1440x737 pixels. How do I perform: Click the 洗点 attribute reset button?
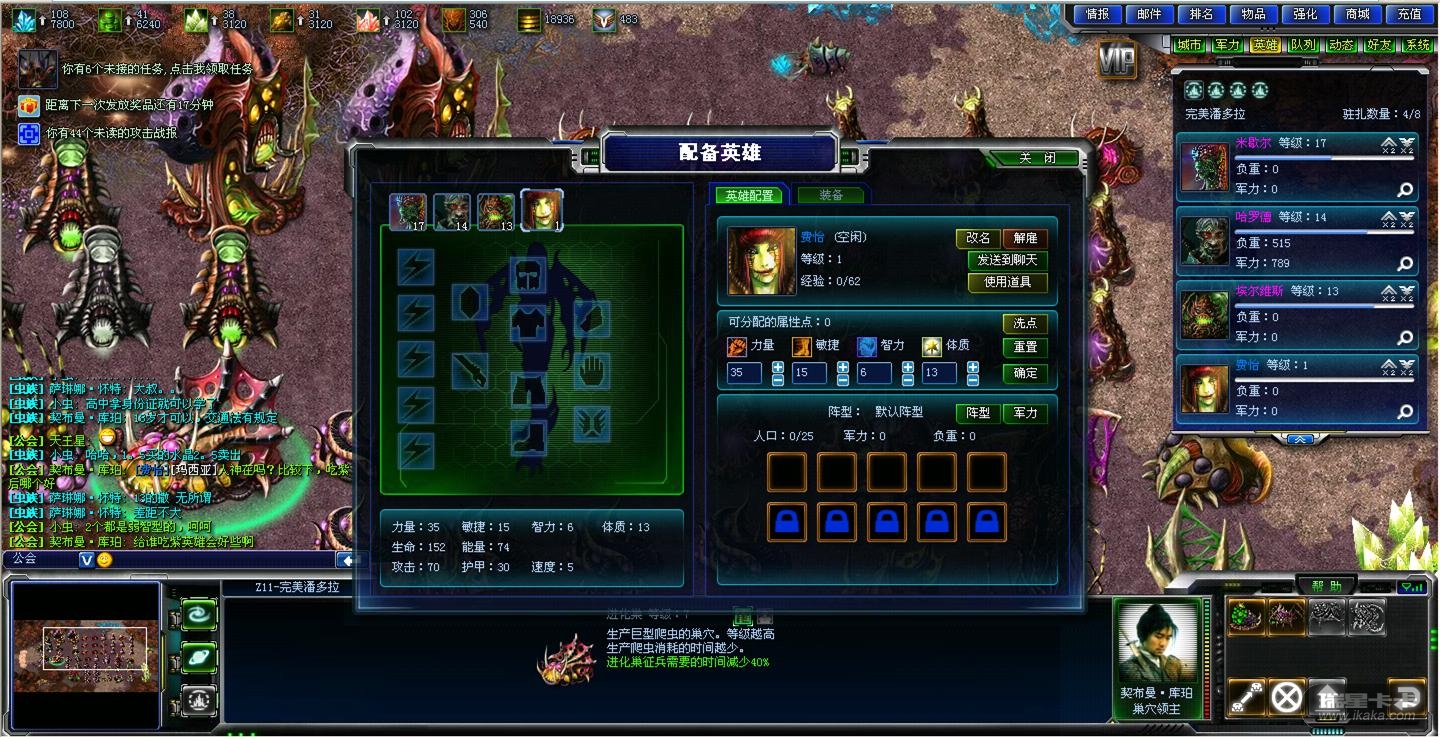click(x=1025, y=323)
